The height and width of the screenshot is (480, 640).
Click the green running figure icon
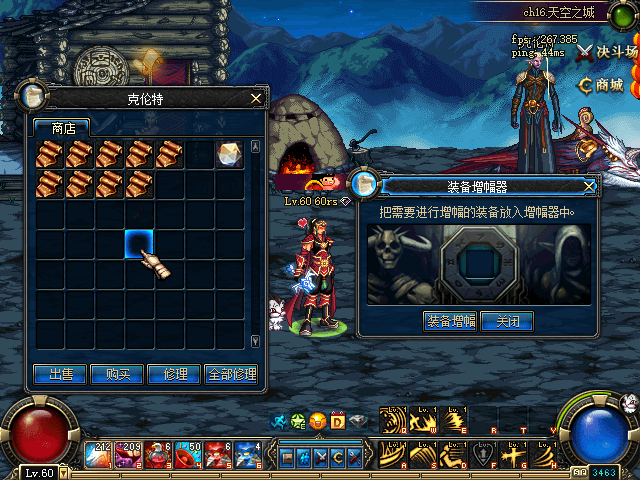[x=282, y=421]
